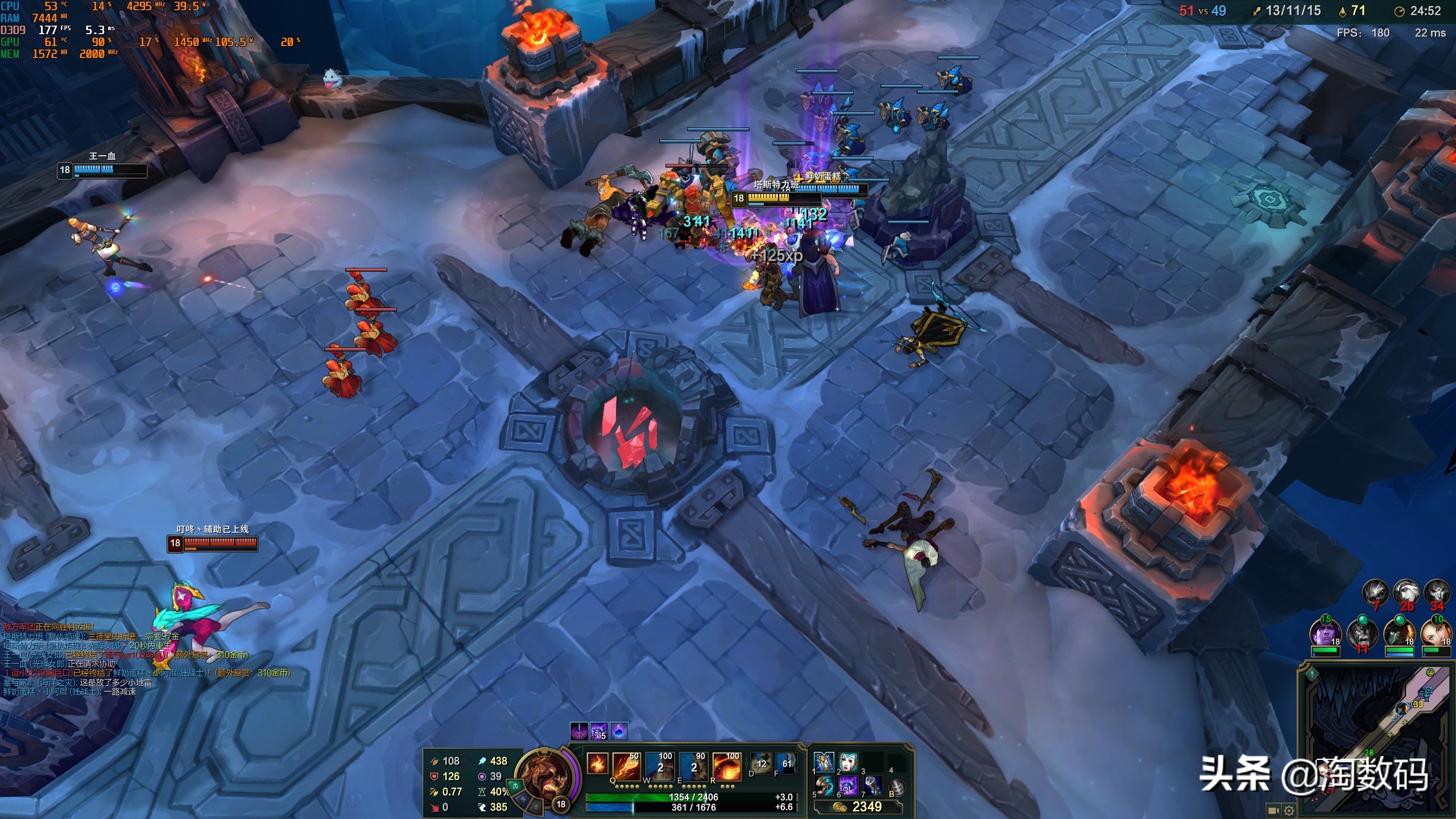Toggle the camera button beside minimap

(x=1274, y=810)
